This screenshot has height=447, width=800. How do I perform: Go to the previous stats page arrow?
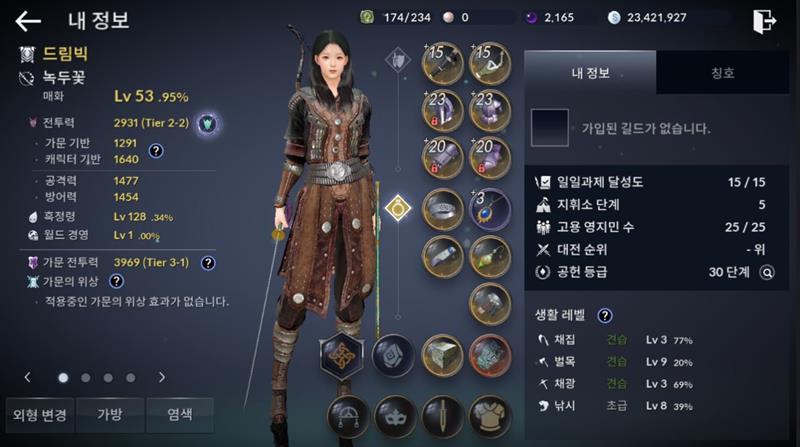click(27, 377)
